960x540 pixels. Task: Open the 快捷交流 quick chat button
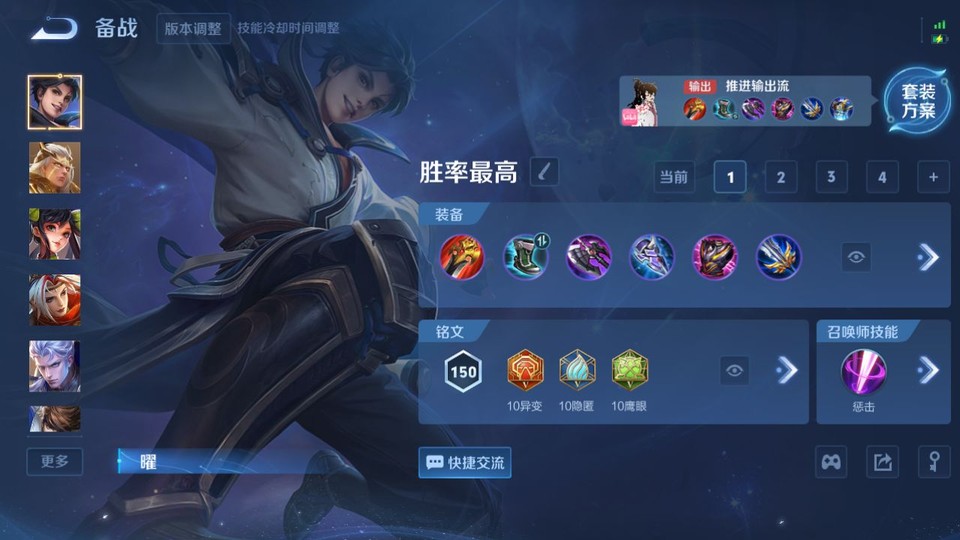click(465, 462)
